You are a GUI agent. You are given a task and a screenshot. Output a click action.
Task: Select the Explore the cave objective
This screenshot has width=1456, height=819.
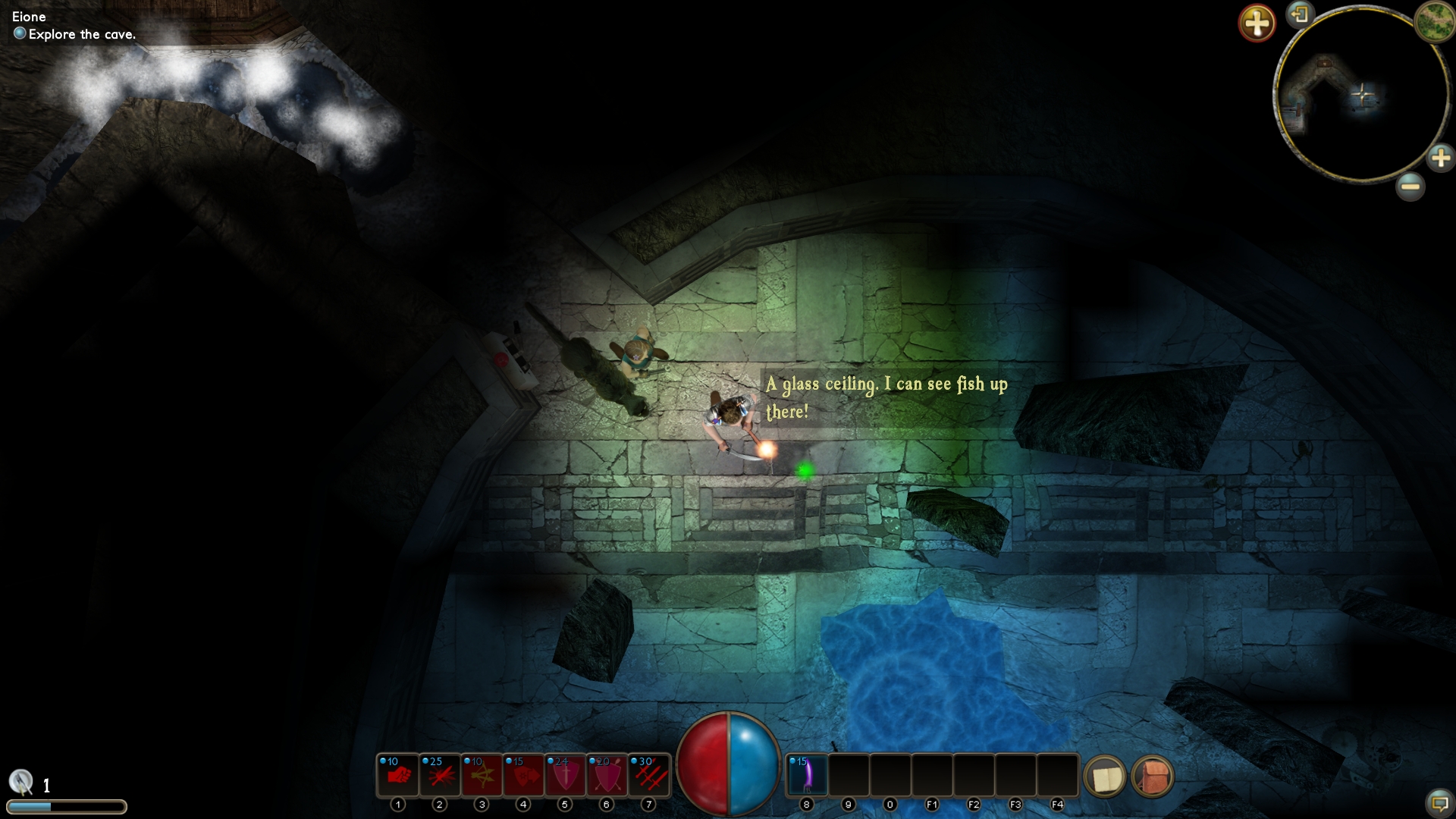point(82,34)
